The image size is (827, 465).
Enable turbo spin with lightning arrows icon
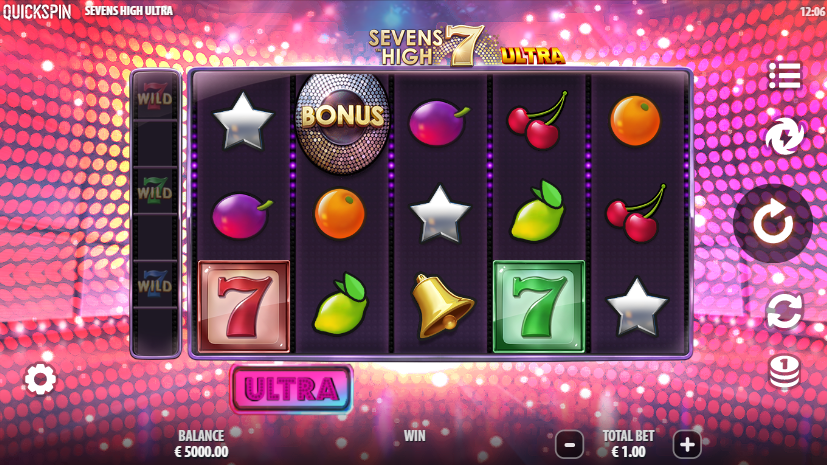tap(785, 137)
